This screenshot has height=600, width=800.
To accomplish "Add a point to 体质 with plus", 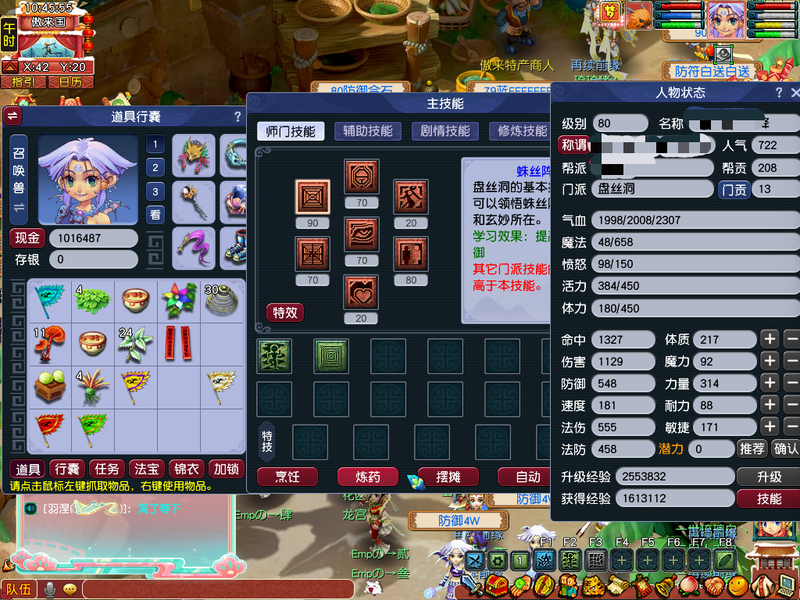I will click(x=770, y=340).
